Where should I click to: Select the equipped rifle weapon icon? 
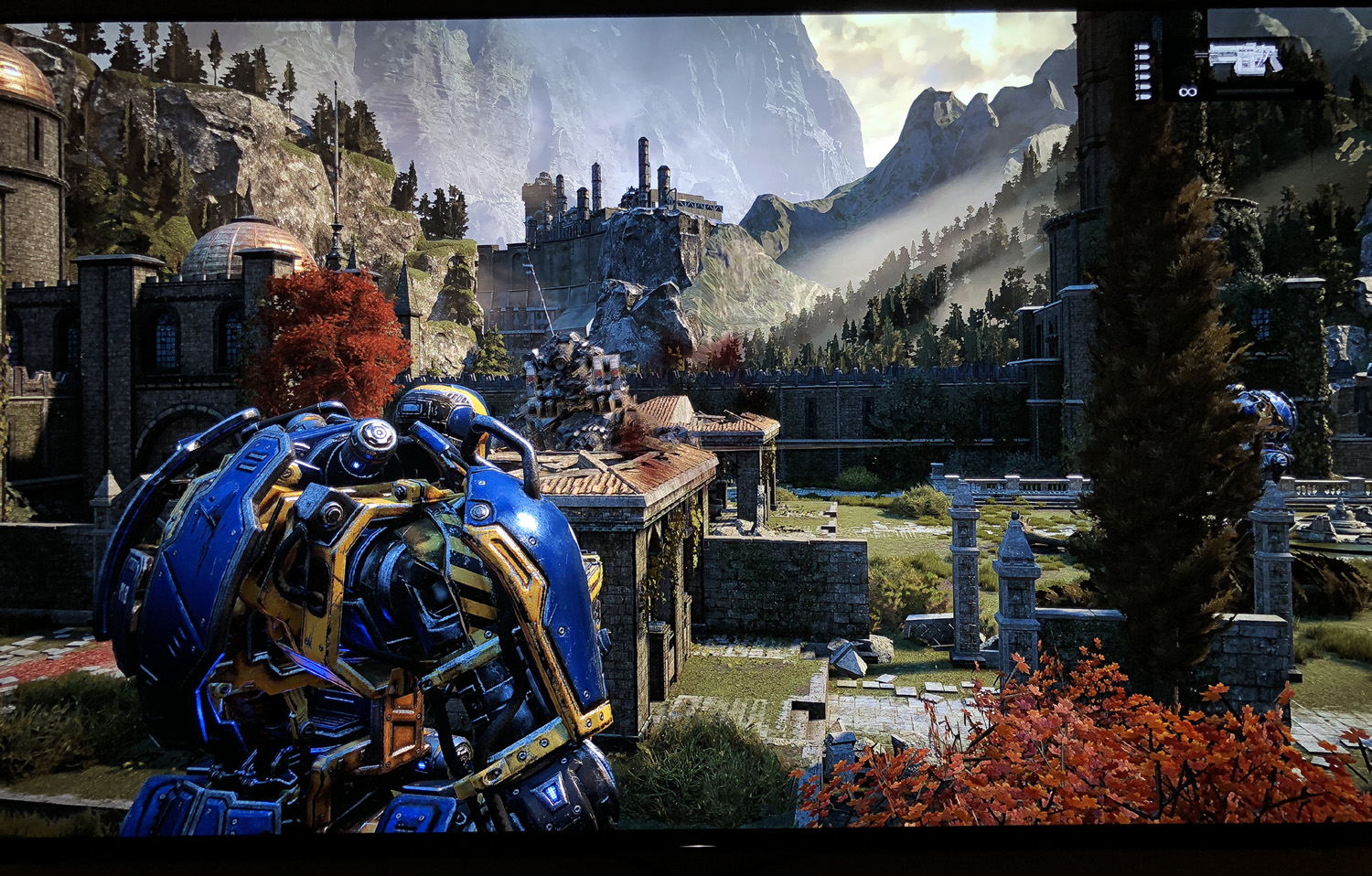click(x=1245, y=58)
